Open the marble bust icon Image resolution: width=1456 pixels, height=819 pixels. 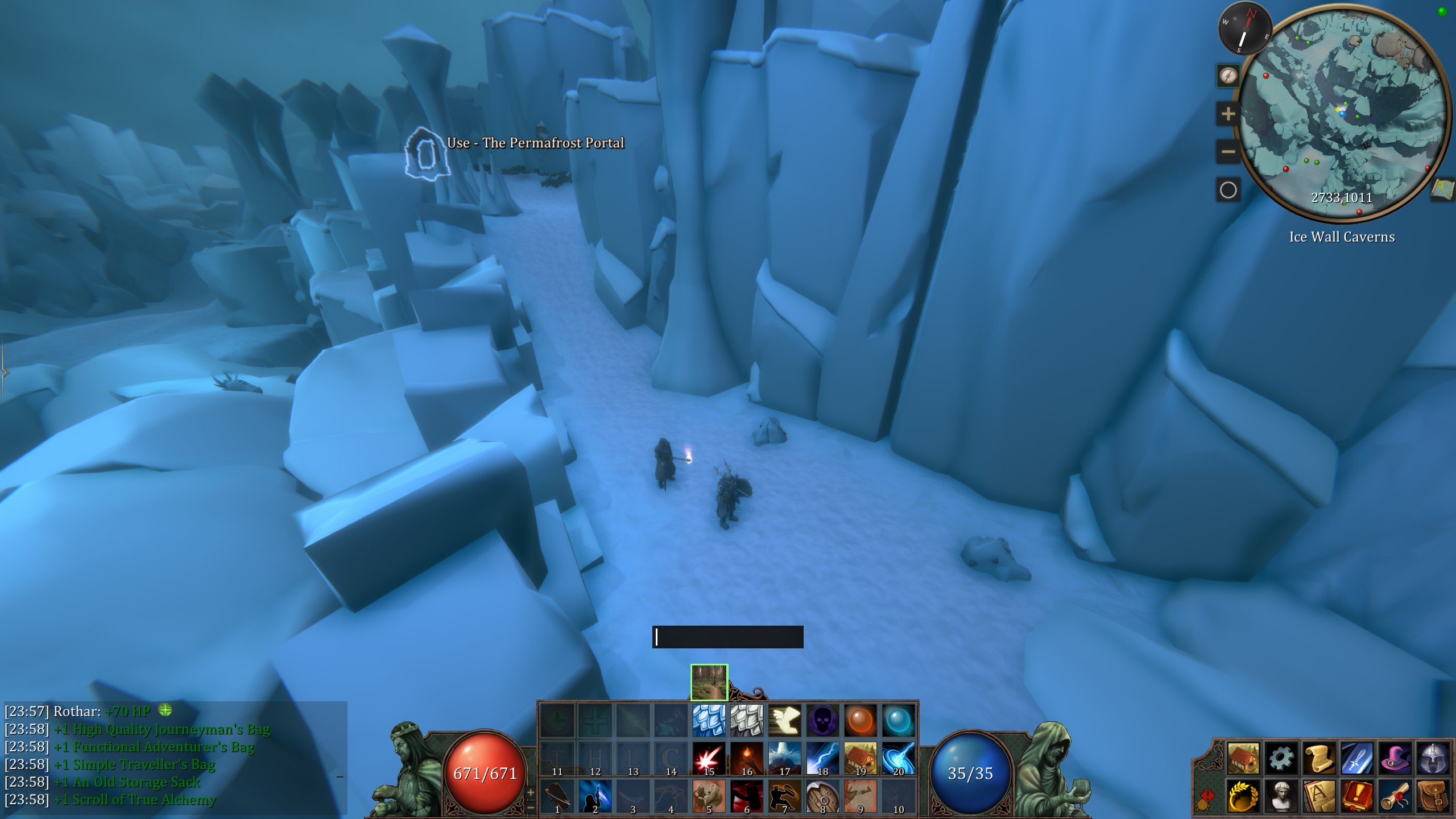tap(1281, 796)
